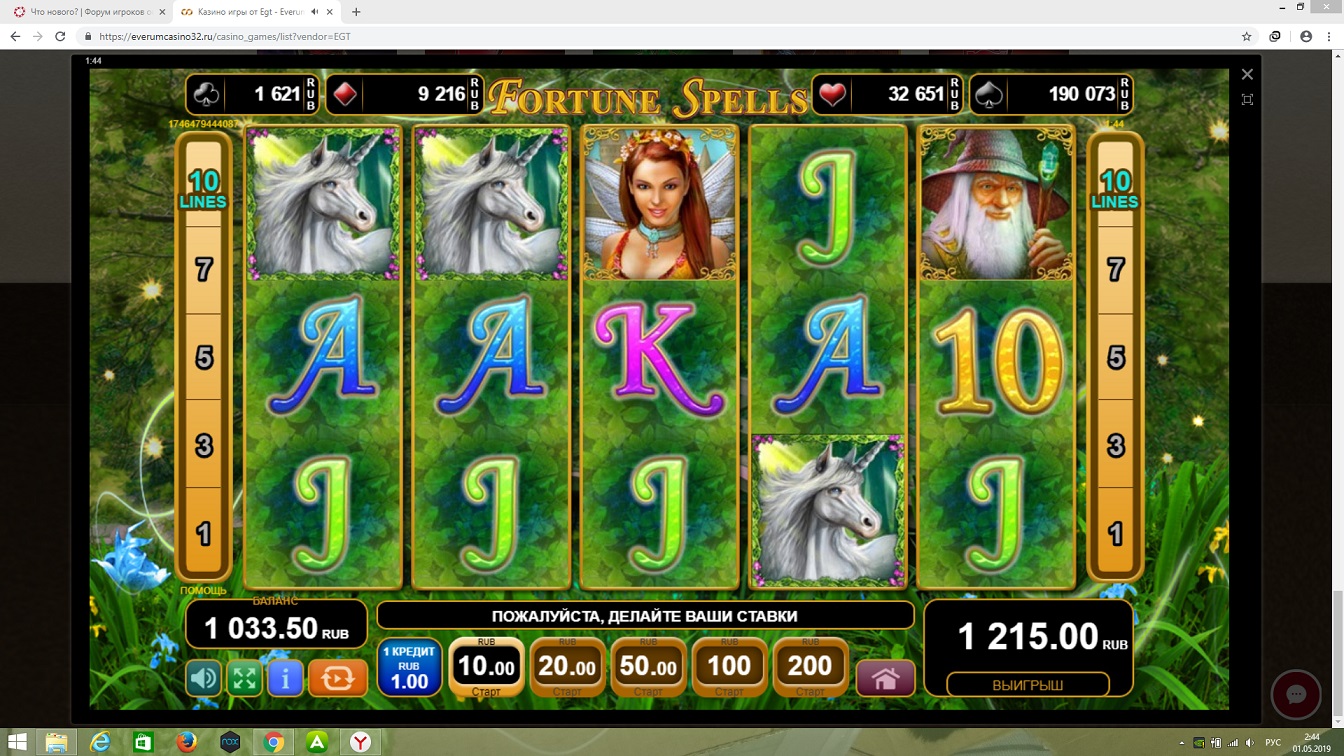Place a 100 RUB bet spin
1344x756 pixels.
(x=729, y=667)
